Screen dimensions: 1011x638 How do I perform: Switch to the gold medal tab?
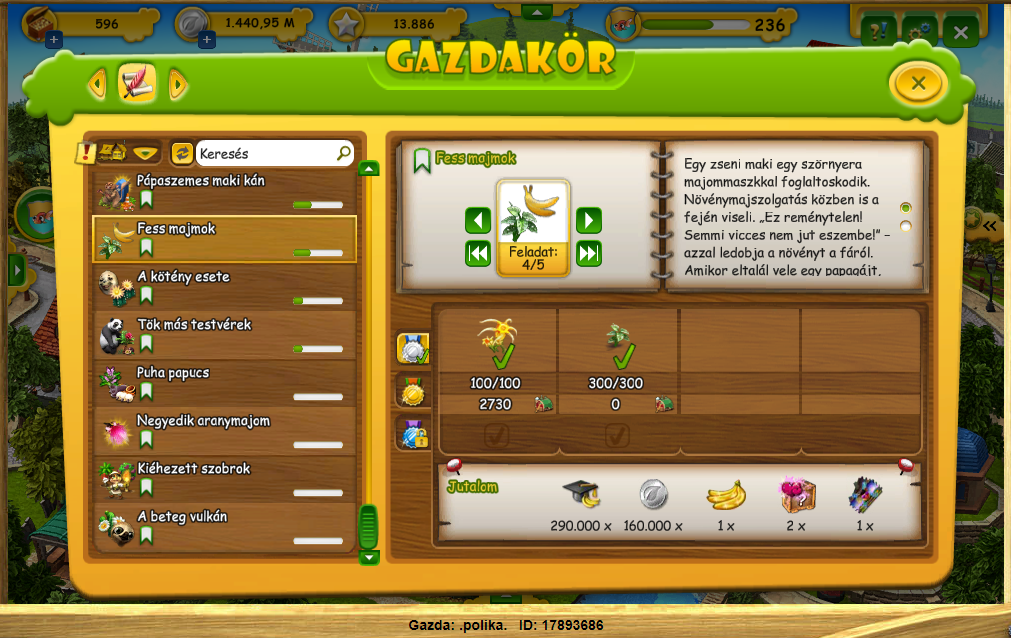(413, 391)
